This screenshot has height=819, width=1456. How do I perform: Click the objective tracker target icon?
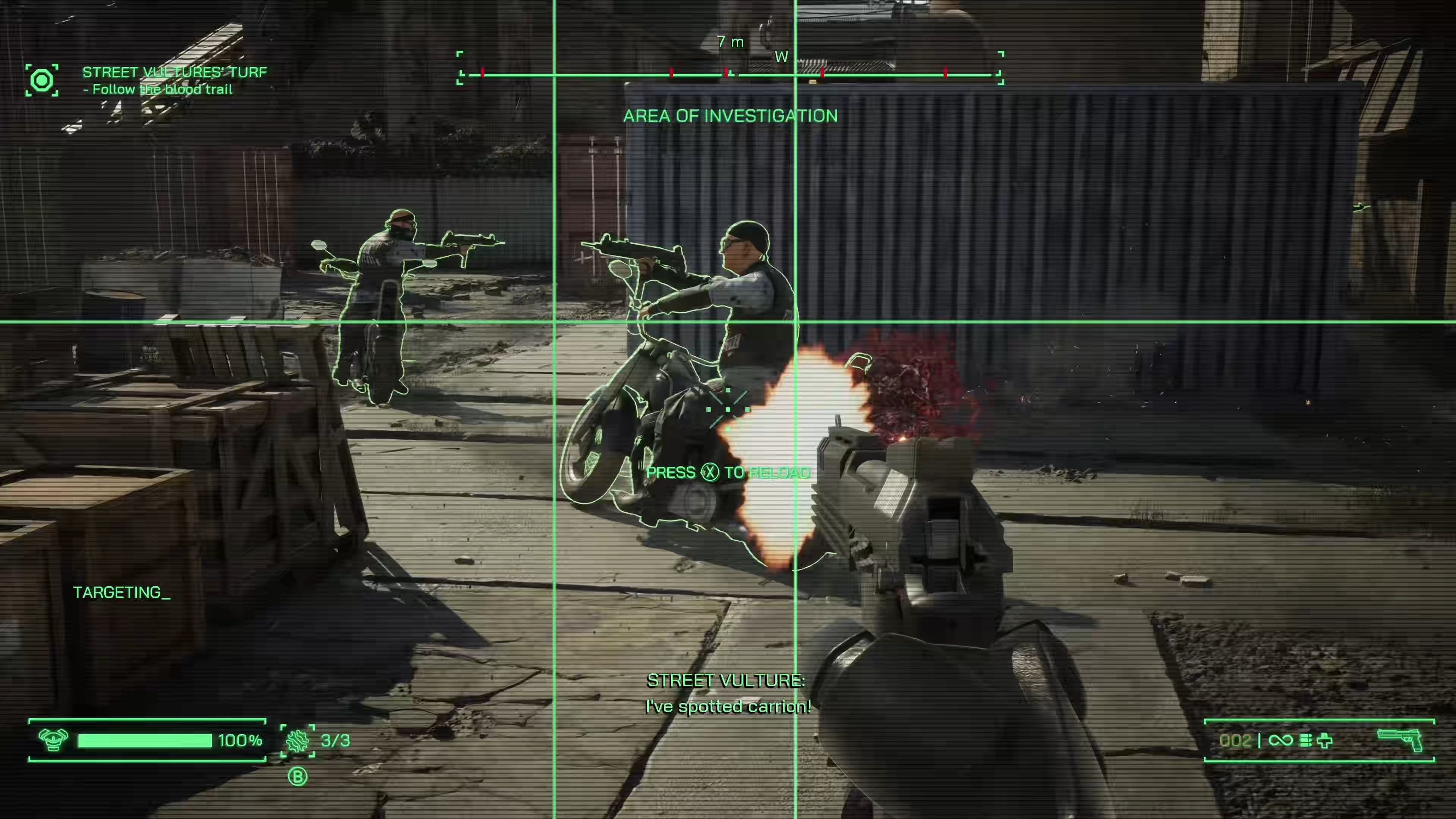click(42, 80)
